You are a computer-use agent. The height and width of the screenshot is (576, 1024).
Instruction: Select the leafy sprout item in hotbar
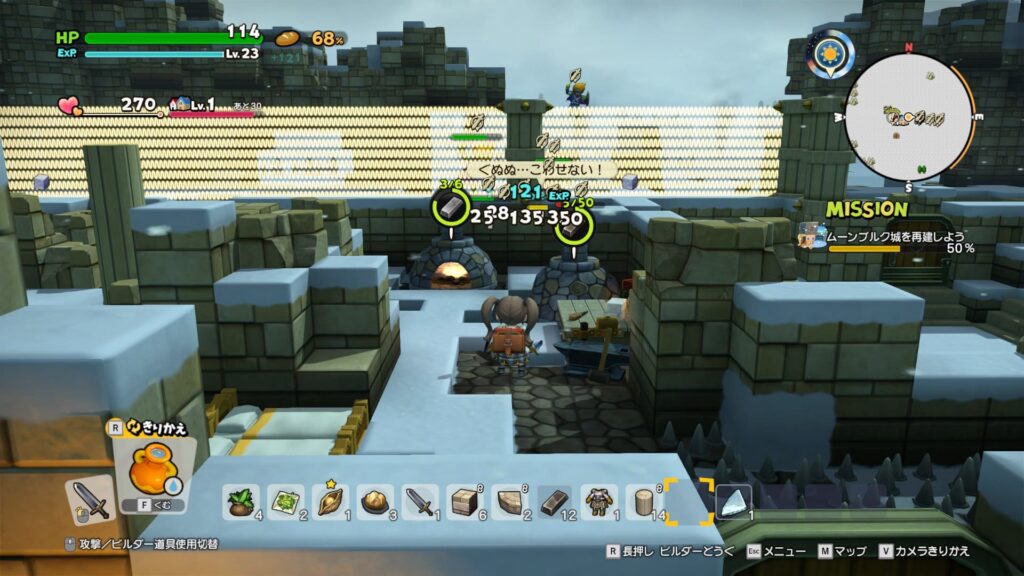coord(240,501)
